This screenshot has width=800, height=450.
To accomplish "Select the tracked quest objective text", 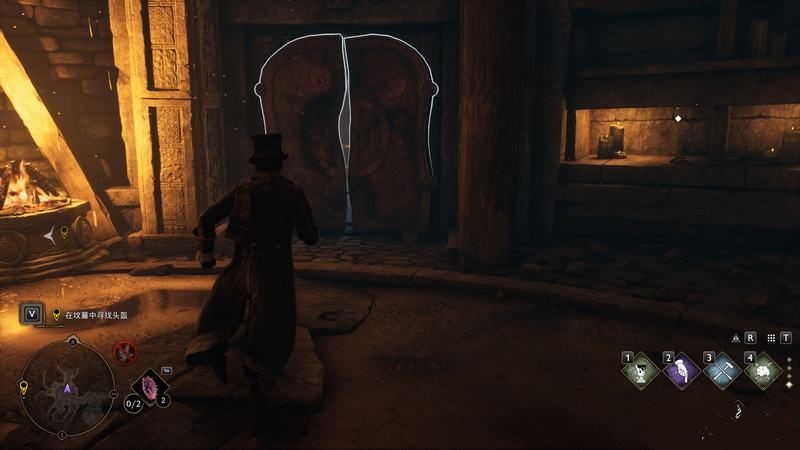I will tap(97, 315).
